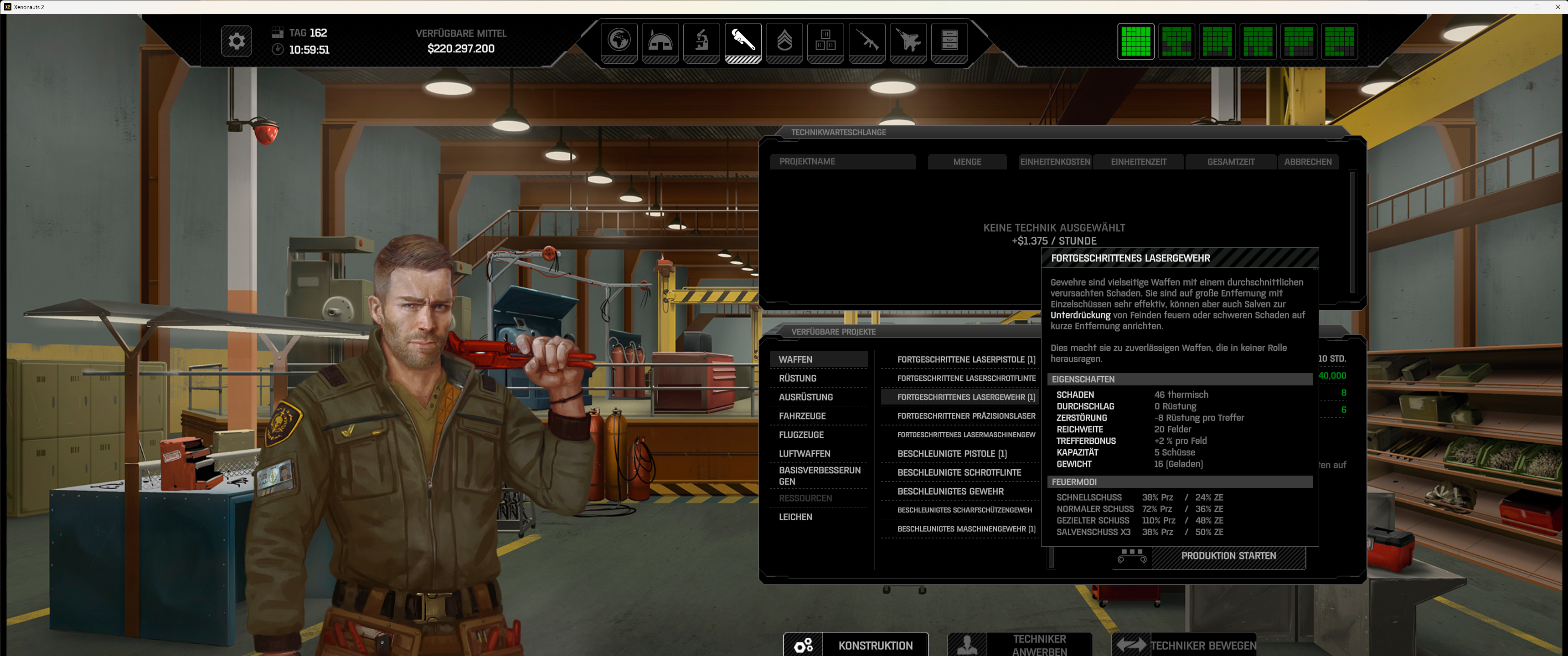Choose the Beschleunigte Schrotflinte project
The height and width of the screenshot is (656, 1568).
[959, 473]
